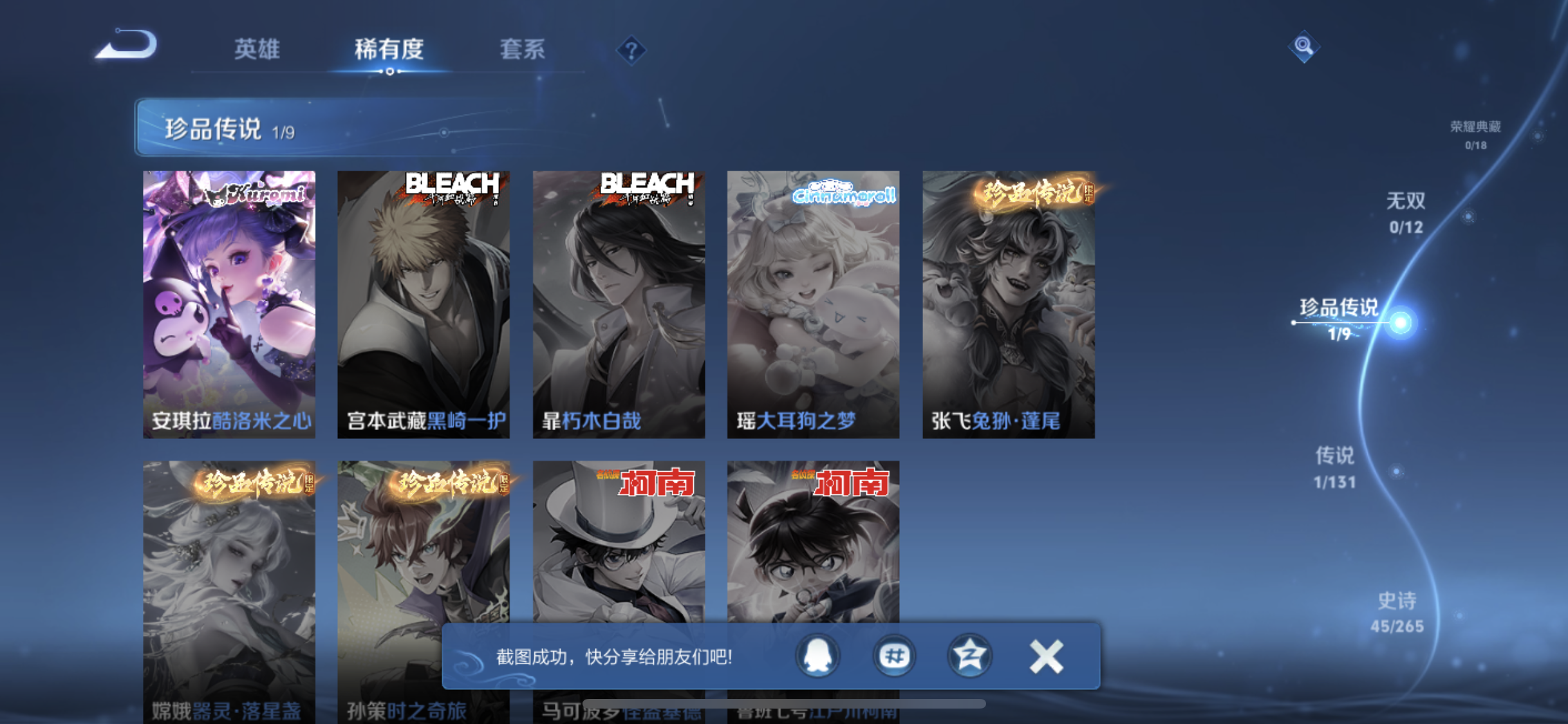The width and height of the screenshot is (1568, 724).
Task: Go back using the return arrow
Action: pos(127,45)
